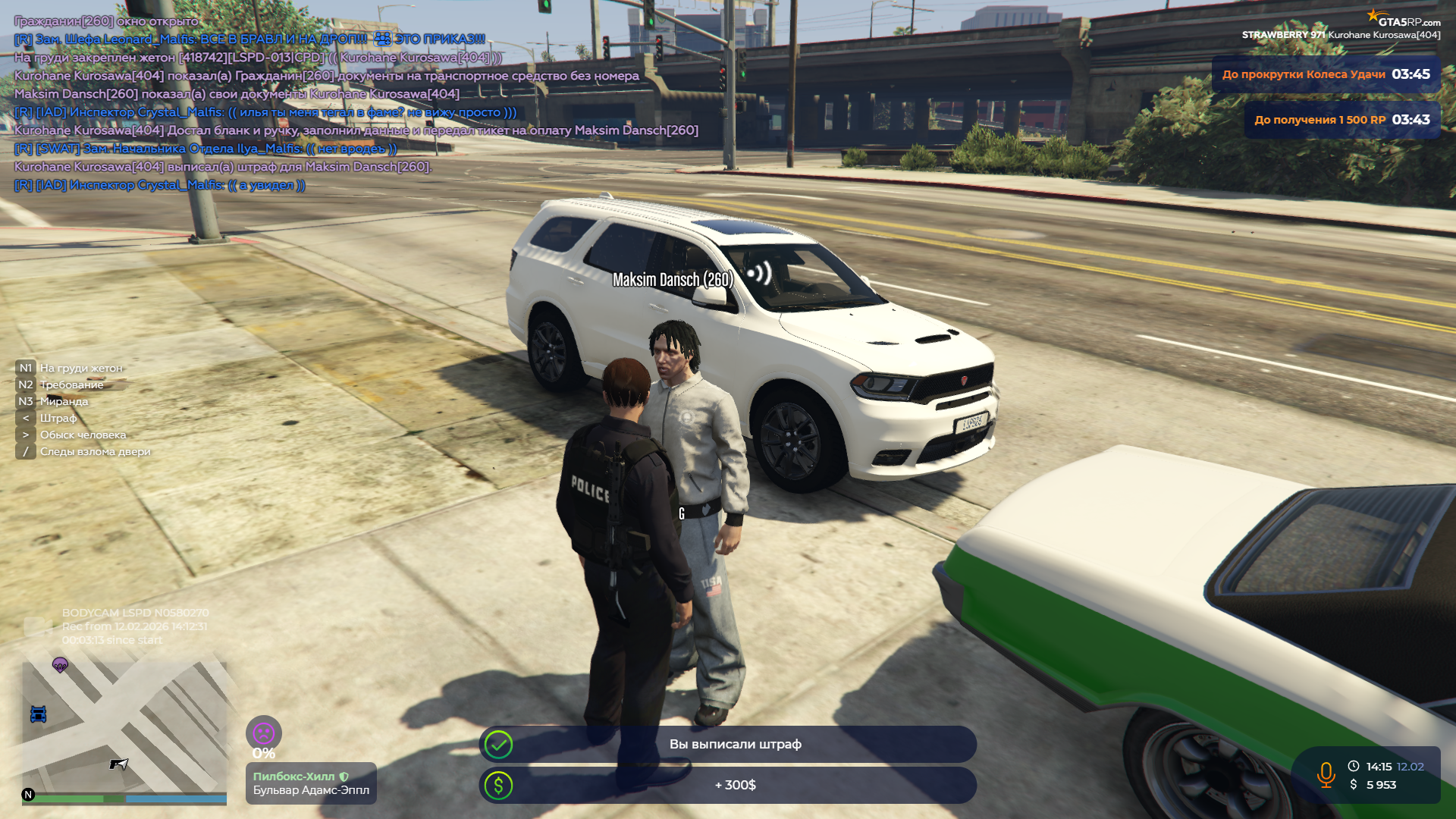Image resolution: width=1456 pixels, height=819 pixels.
Task: Click the chat log message area
Action: point(303,103)
